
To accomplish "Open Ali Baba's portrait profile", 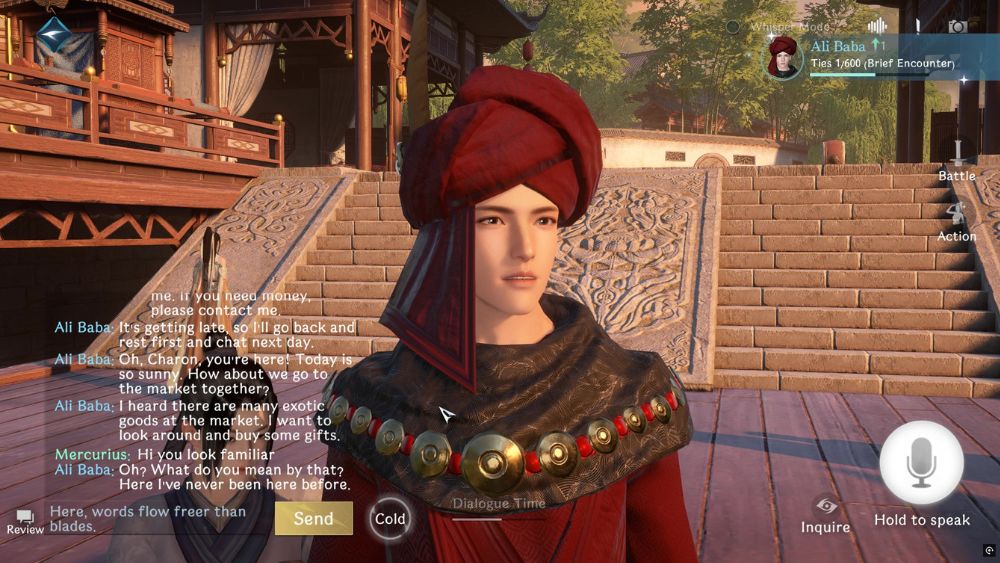I will click(x=784, y=56).
